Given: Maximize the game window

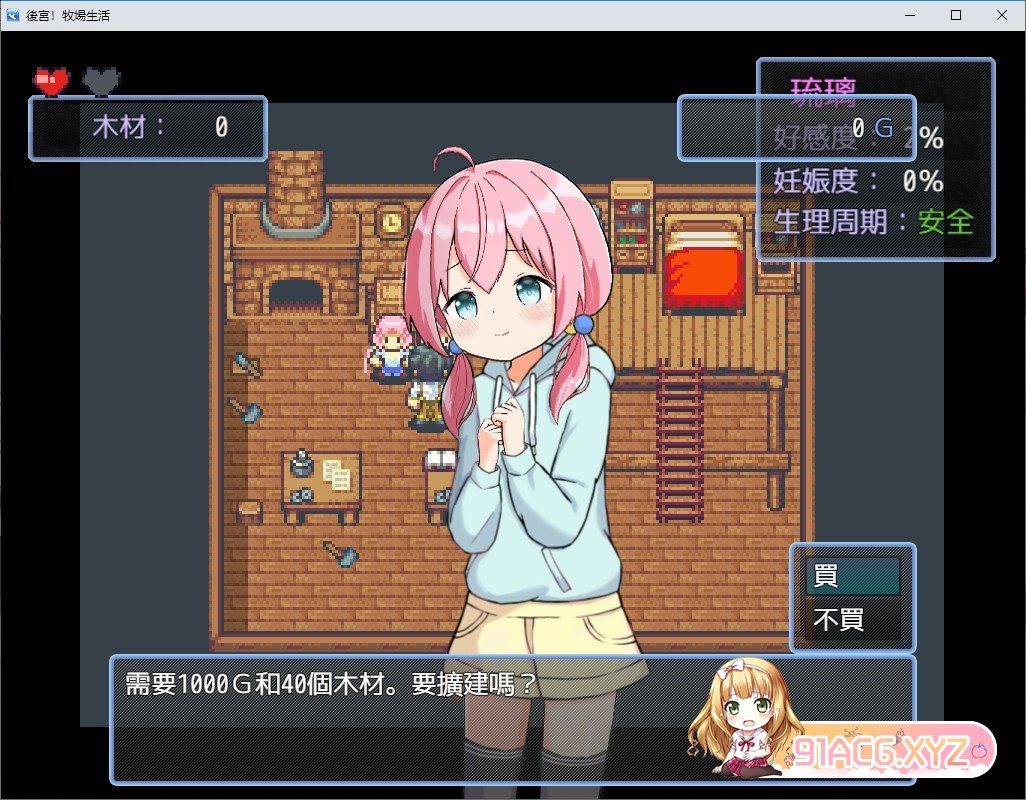Looking at the screenshot, I should [956, 15].
